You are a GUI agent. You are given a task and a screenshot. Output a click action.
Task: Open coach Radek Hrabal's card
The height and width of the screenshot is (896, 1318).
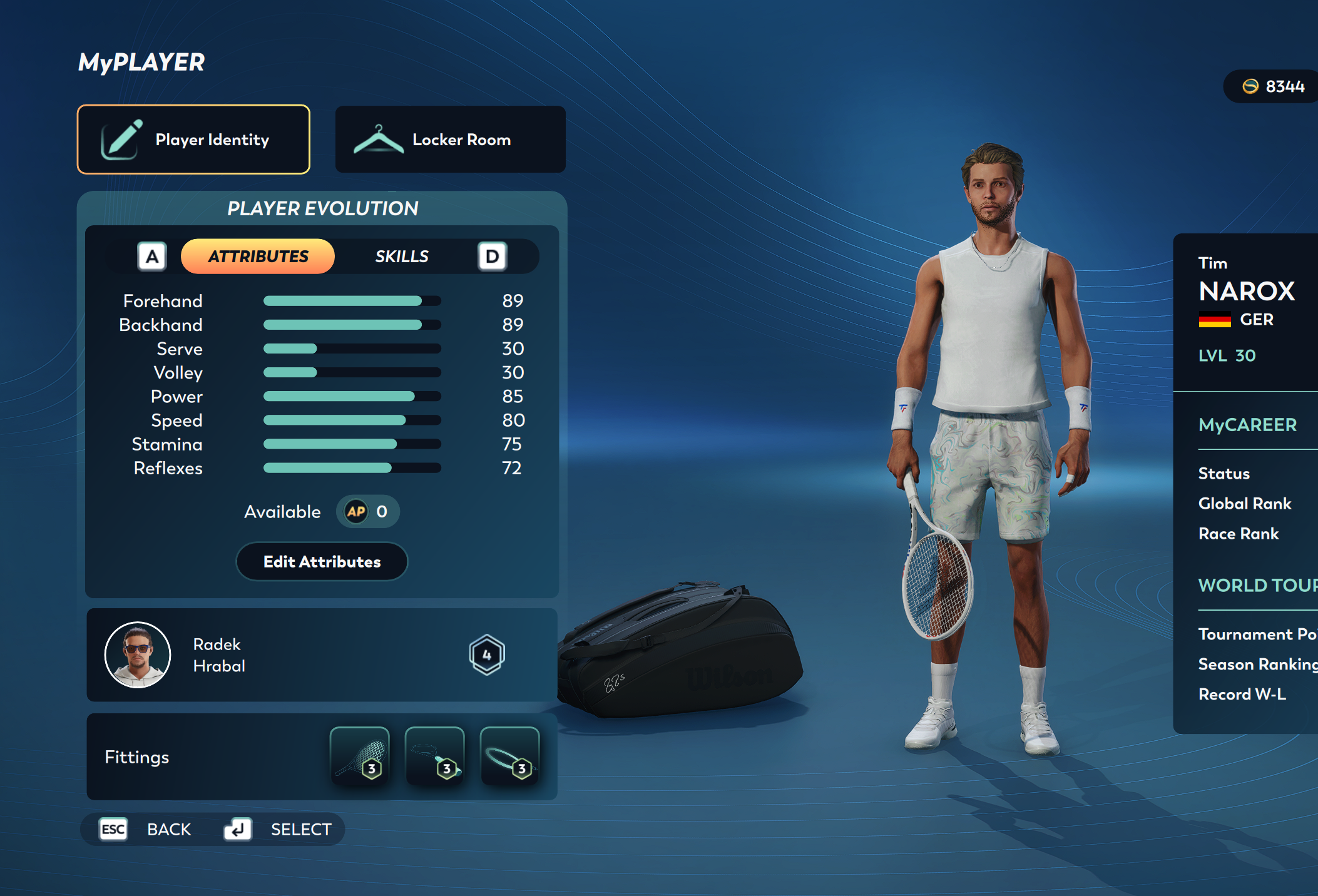click(322, 654)
